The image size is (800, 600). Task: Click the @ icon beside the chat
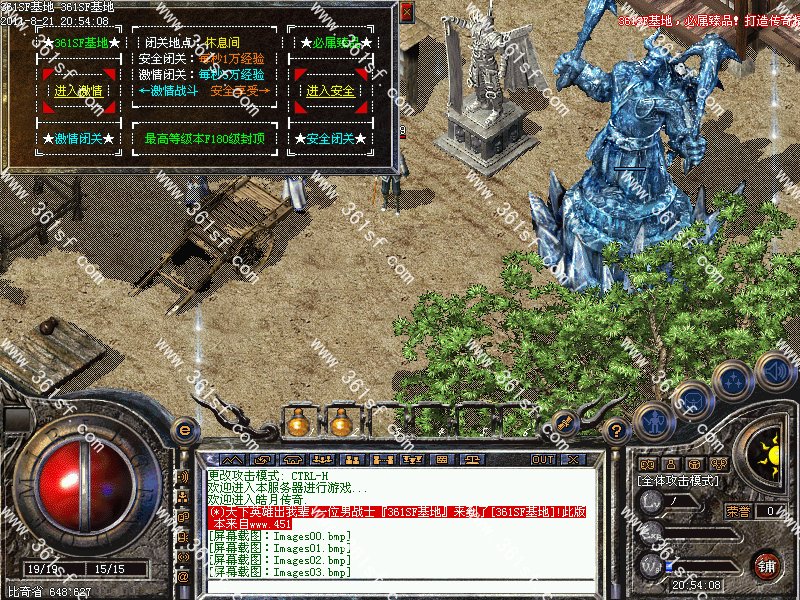[x=183, y=577]
